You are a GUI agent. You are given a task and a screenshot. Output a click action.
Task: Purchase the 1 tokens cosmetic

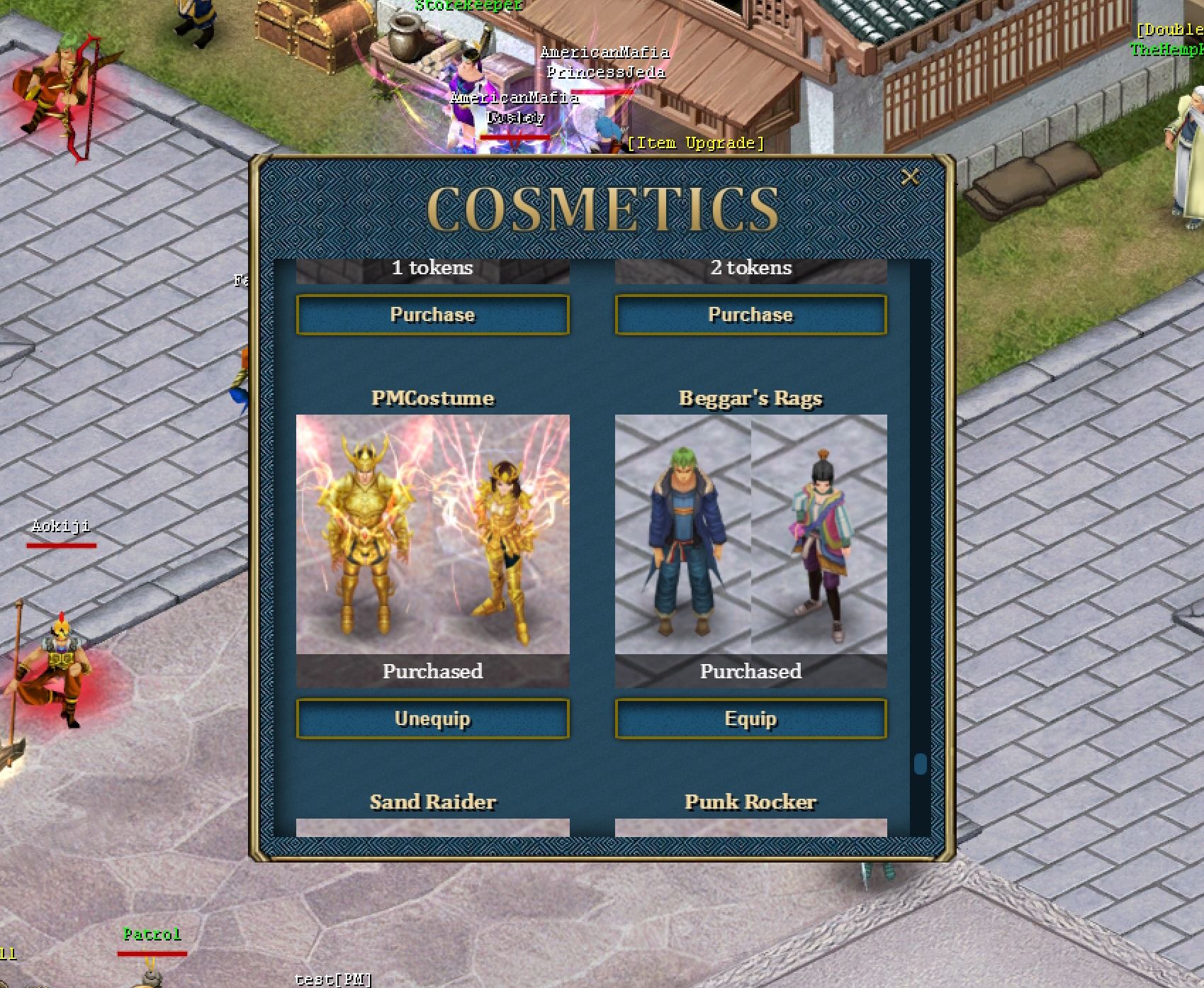(x=432, y=315)
